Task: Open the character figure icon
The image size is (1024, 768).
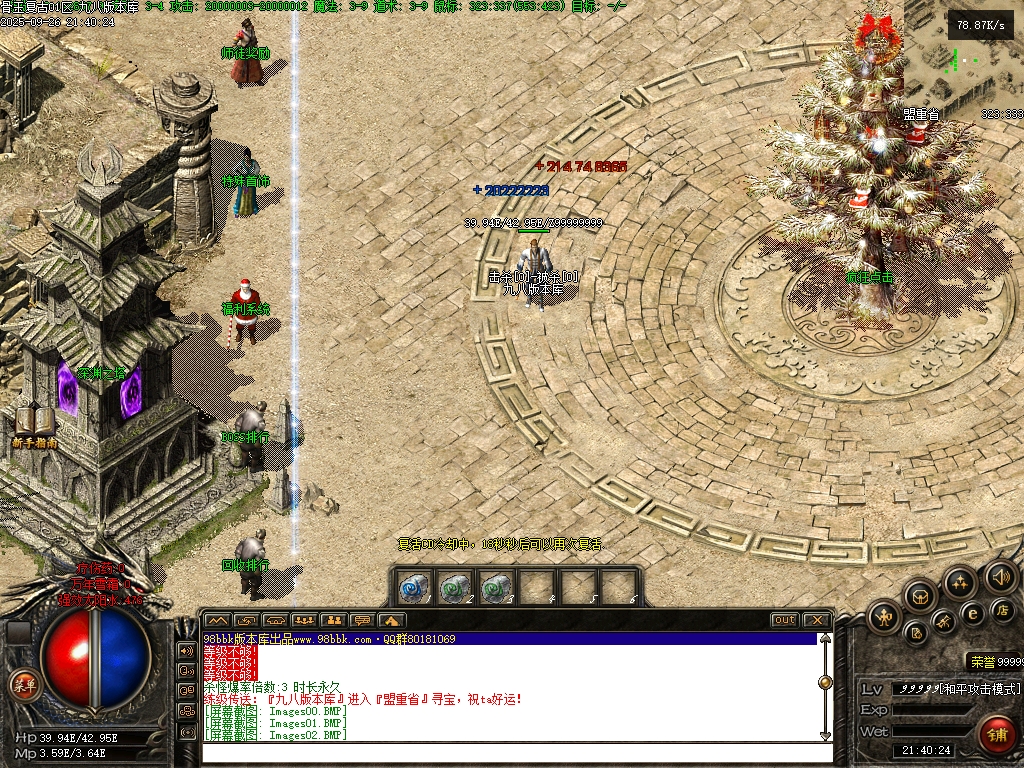Action: pos(884,617)
